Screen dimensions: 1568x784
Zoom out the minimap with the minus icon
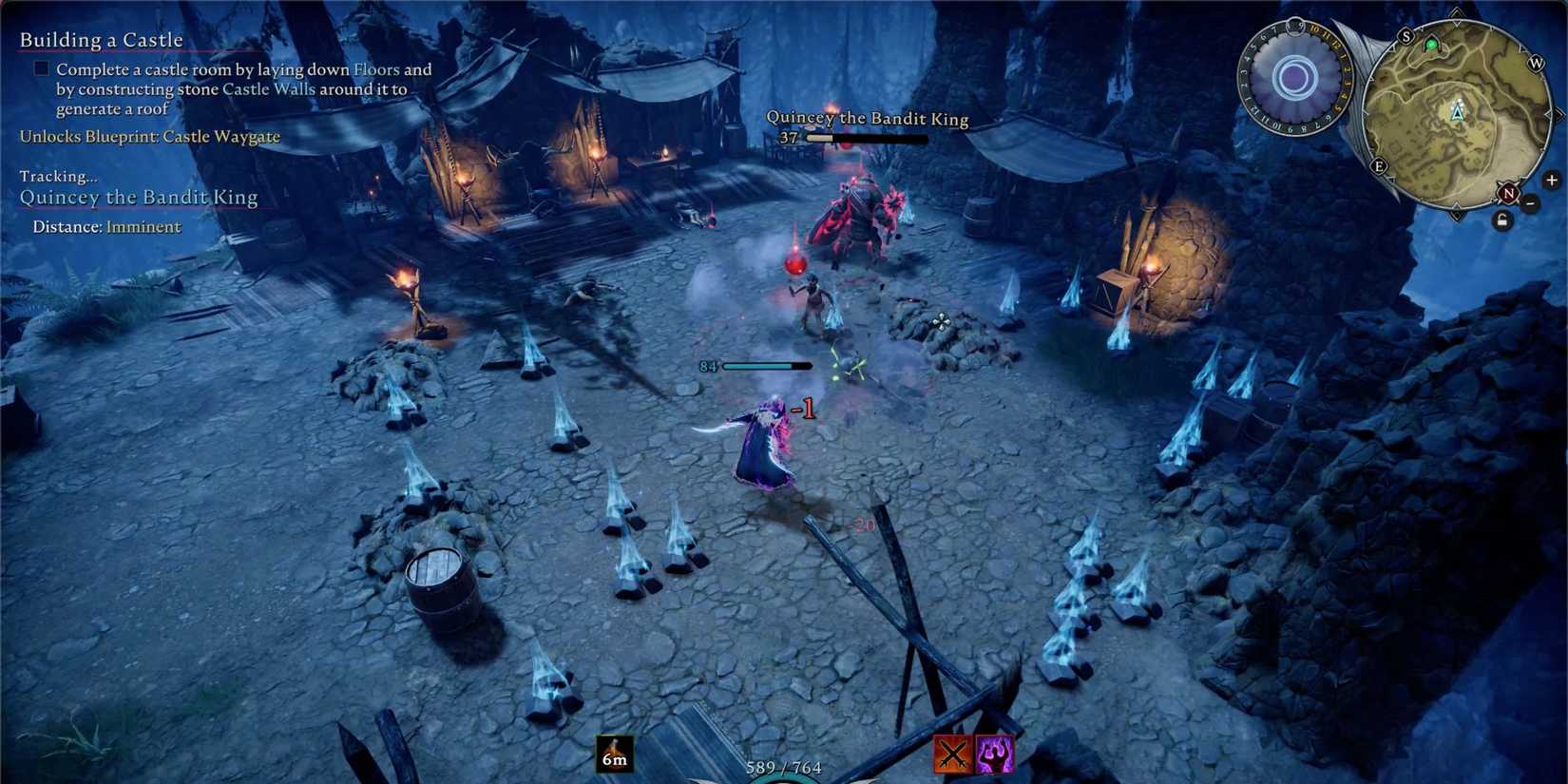pos(1531,202)
